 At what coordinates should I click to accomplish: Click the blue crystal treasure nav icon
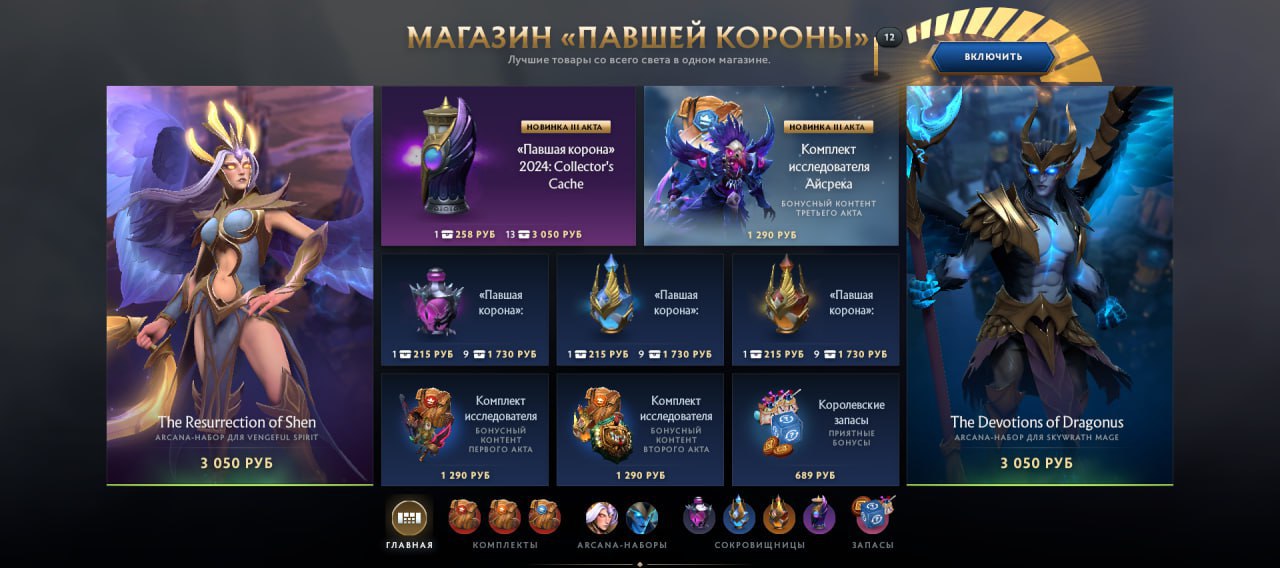(739, 516)
